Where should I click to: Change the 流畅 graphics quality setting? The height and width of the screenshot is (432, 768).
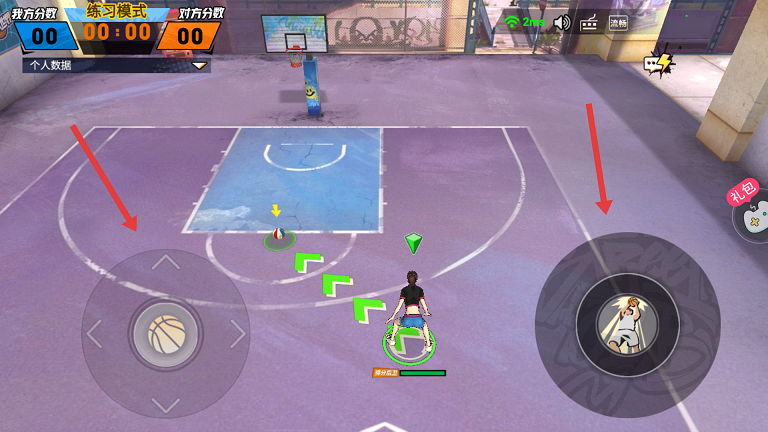[618, 22]
